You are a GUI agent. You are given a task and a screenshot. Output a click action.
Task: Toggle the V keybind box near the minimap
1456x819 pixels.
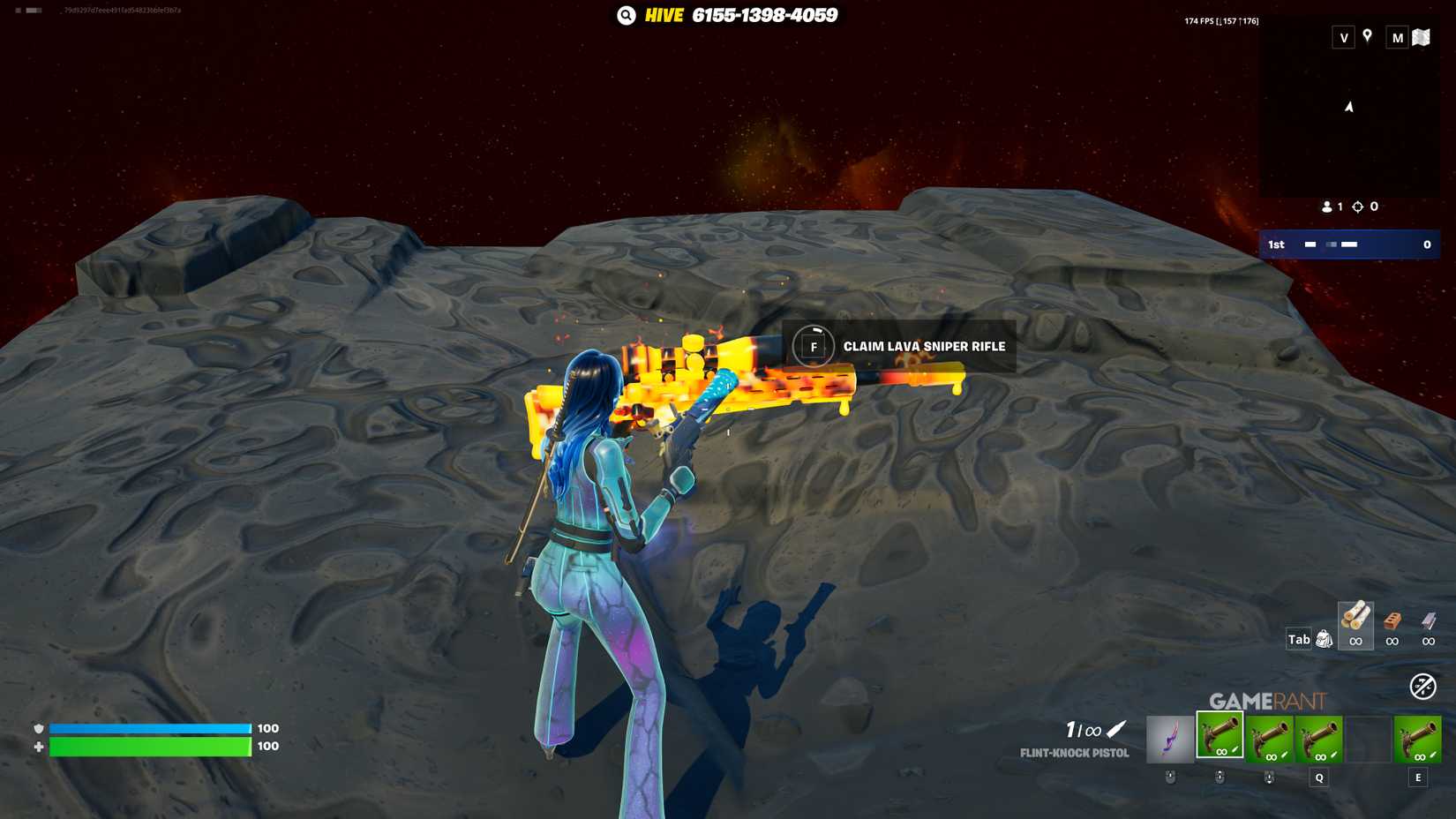(x=1342, y=38)
